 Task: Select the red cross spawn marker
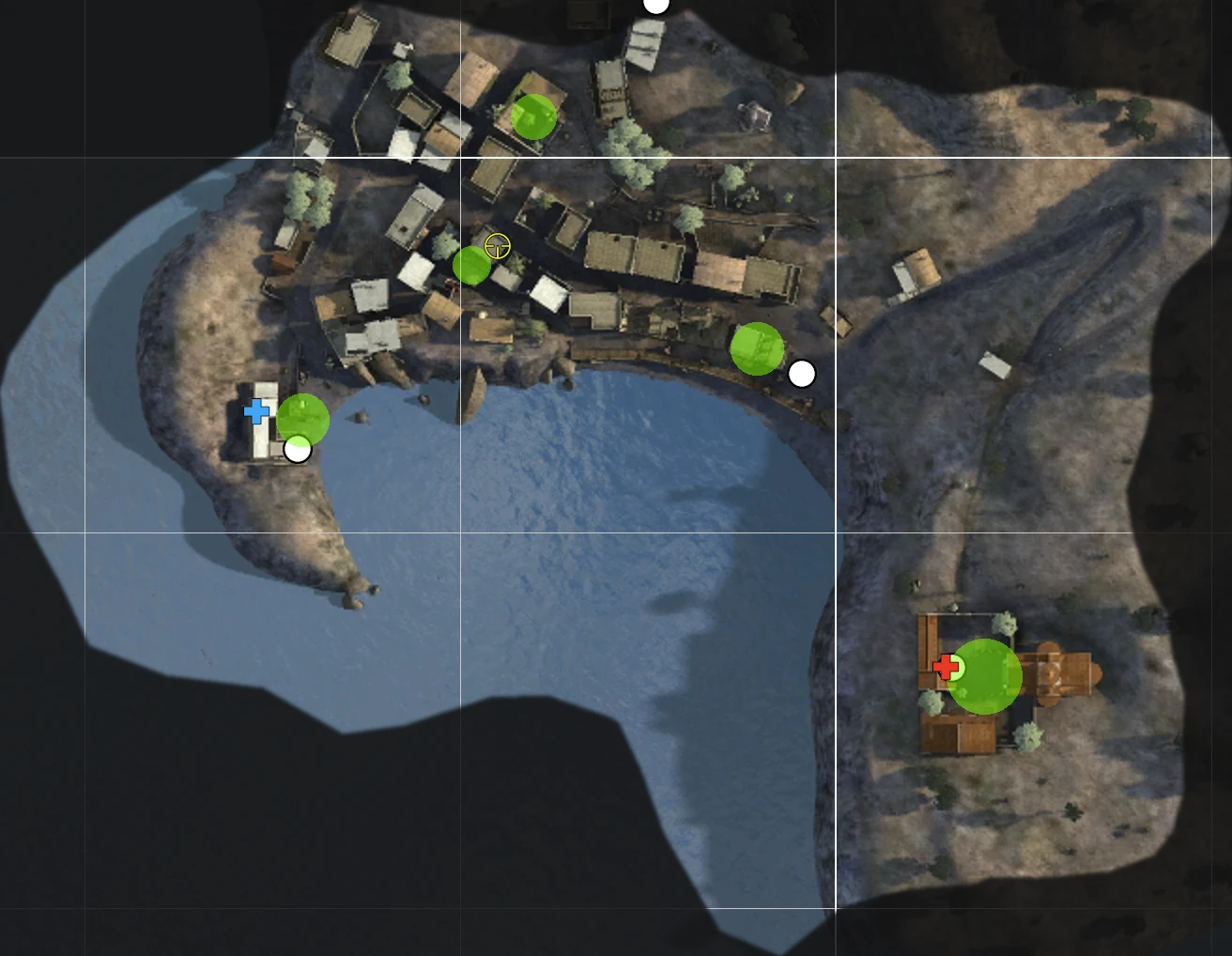click(x=946, y=667)
